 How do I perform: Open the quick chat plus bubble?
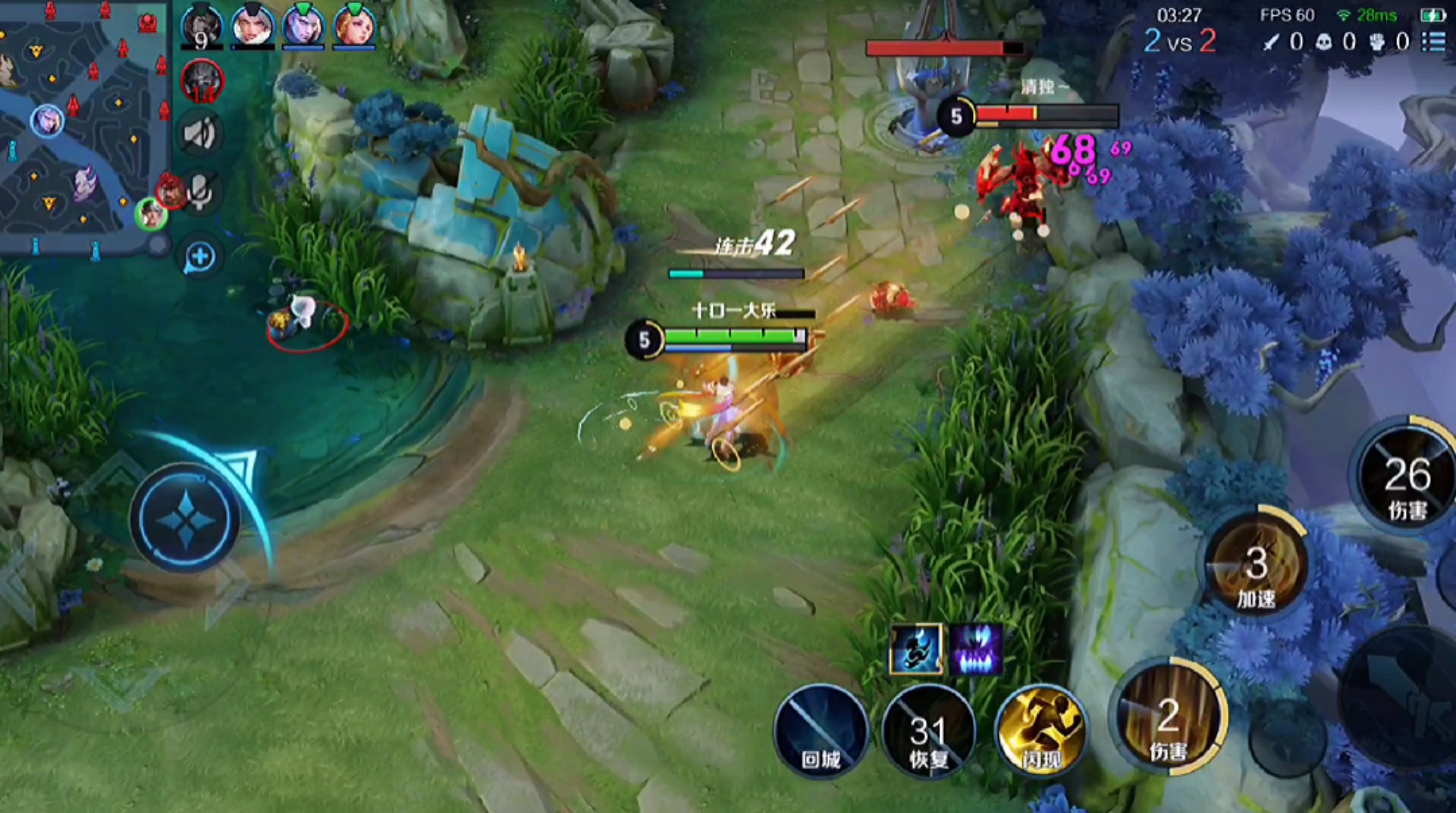pos(200,257)
